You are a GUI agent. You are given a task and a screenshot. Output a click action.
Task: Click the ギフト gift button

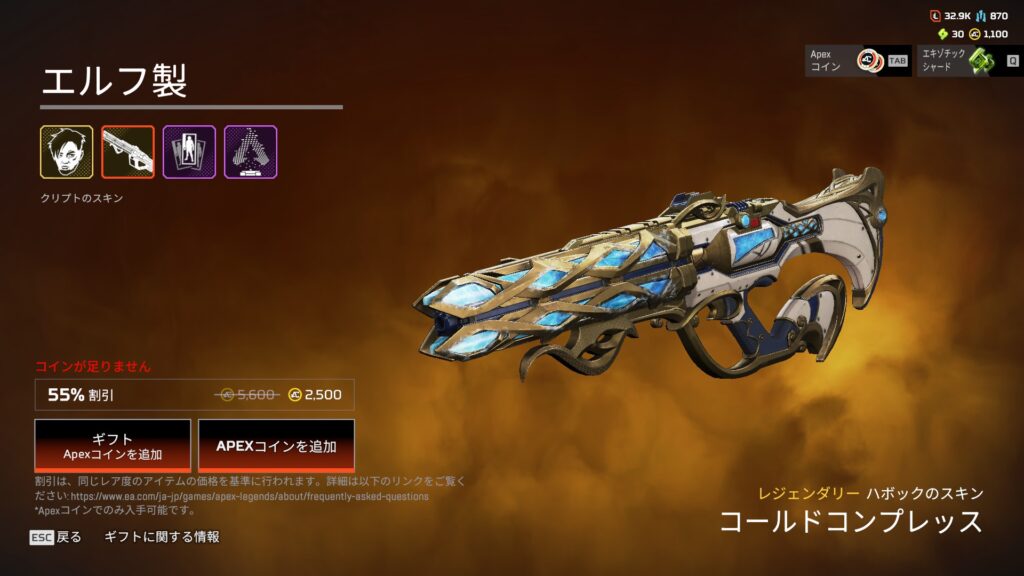112,445
